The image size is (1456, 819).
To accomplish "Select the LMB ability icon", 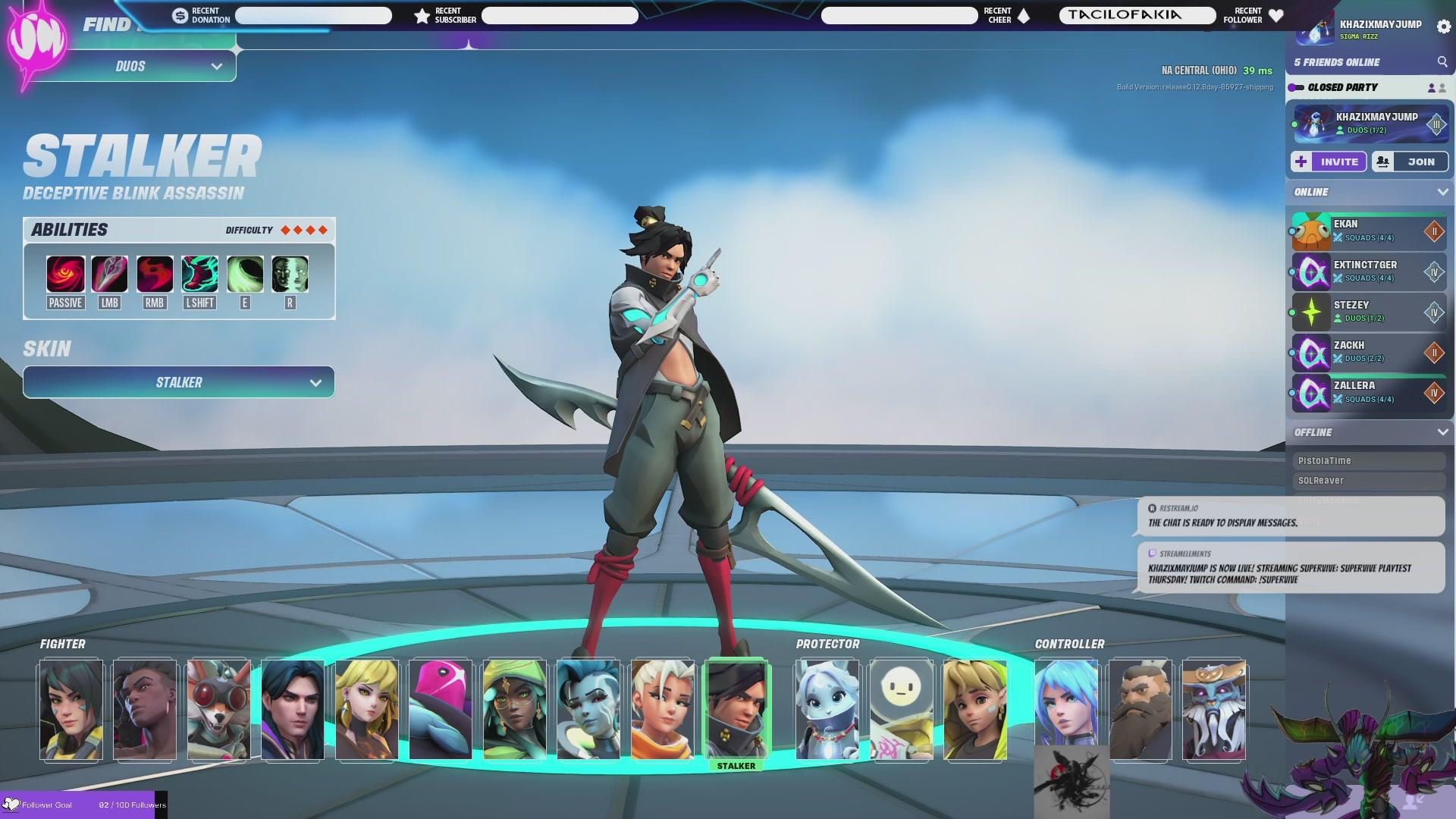I will coord(109,275).
